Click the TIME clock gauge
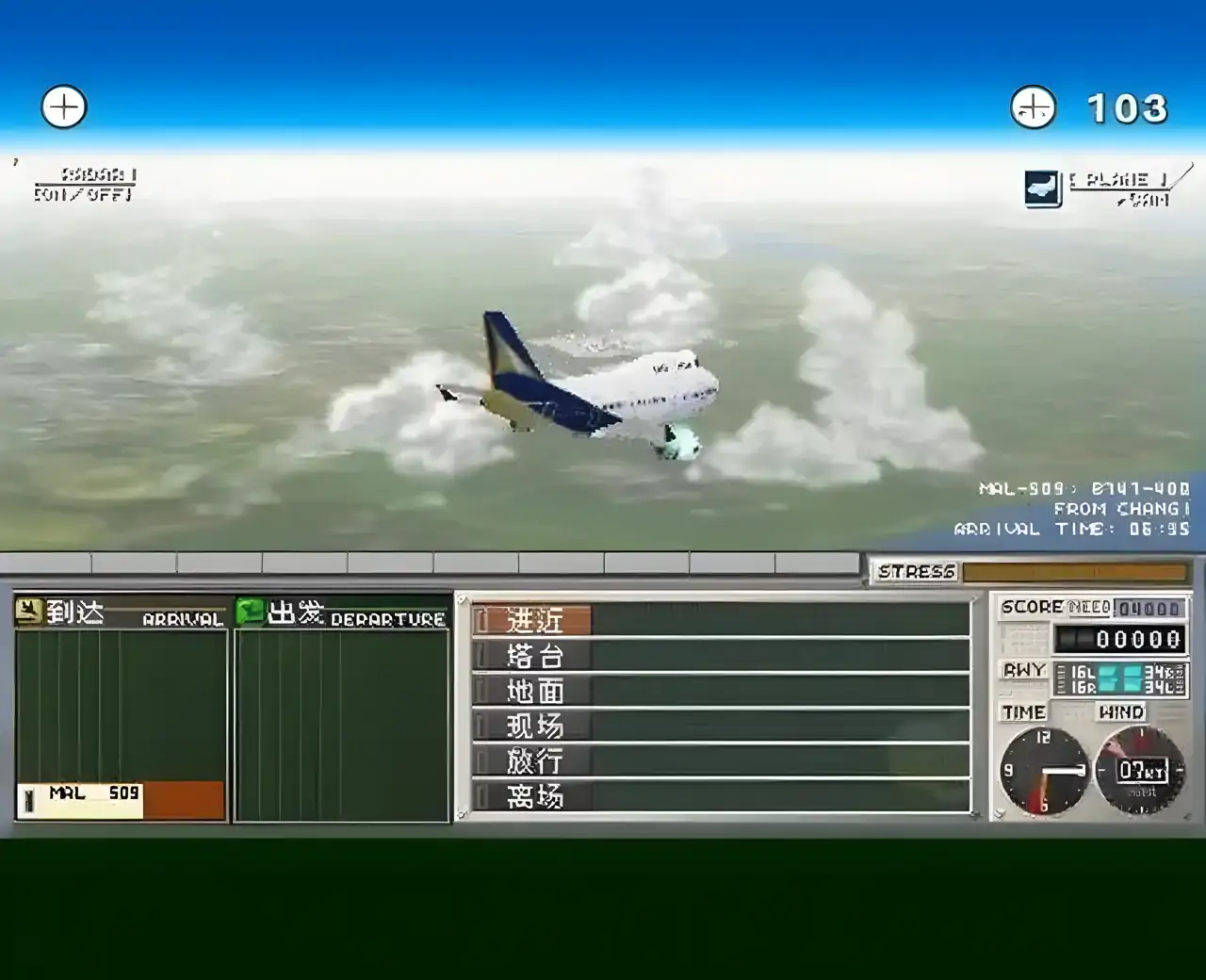 point(1046,771)
